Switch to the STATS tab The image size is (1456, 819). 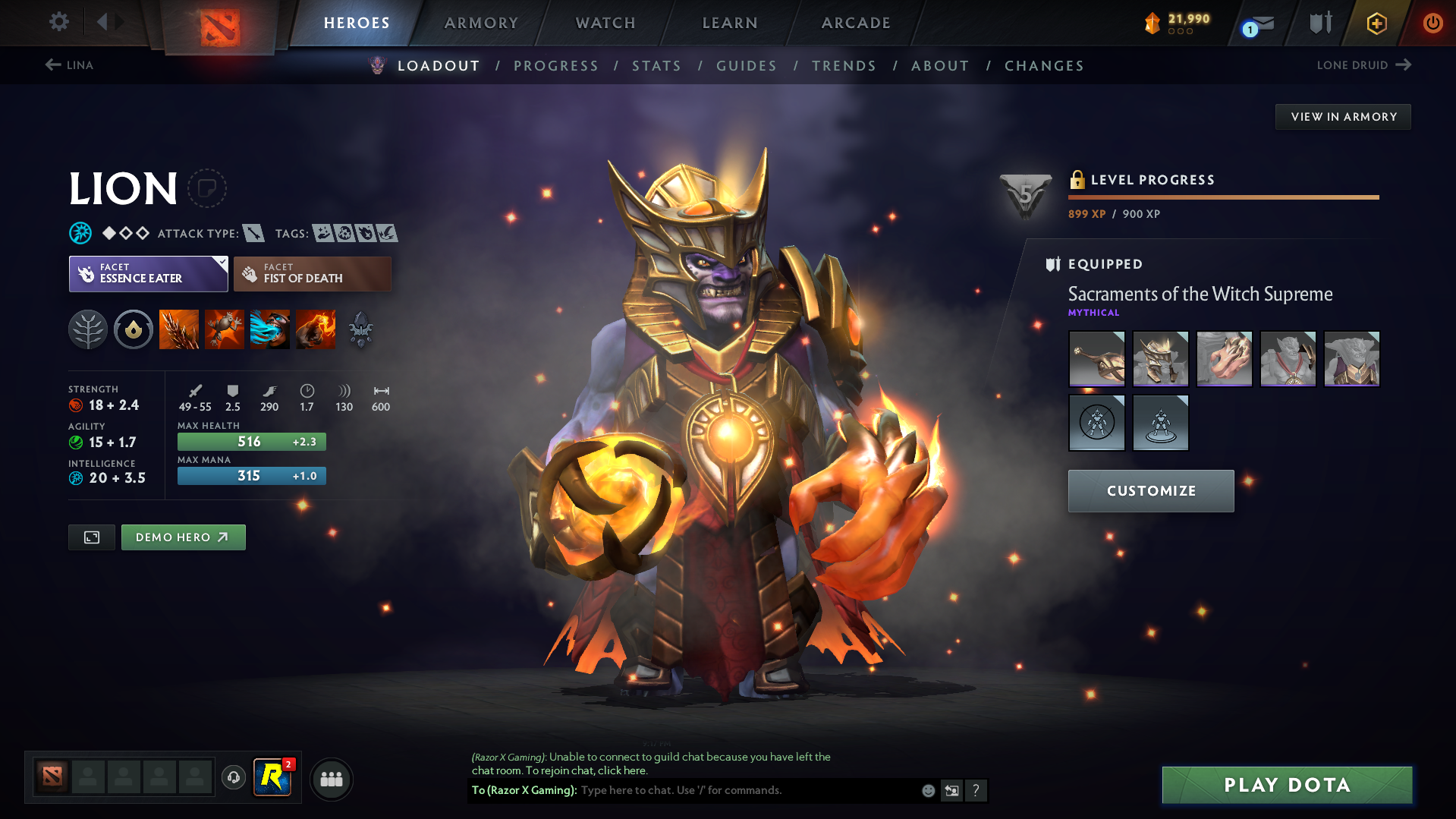[x=656, y=66]
